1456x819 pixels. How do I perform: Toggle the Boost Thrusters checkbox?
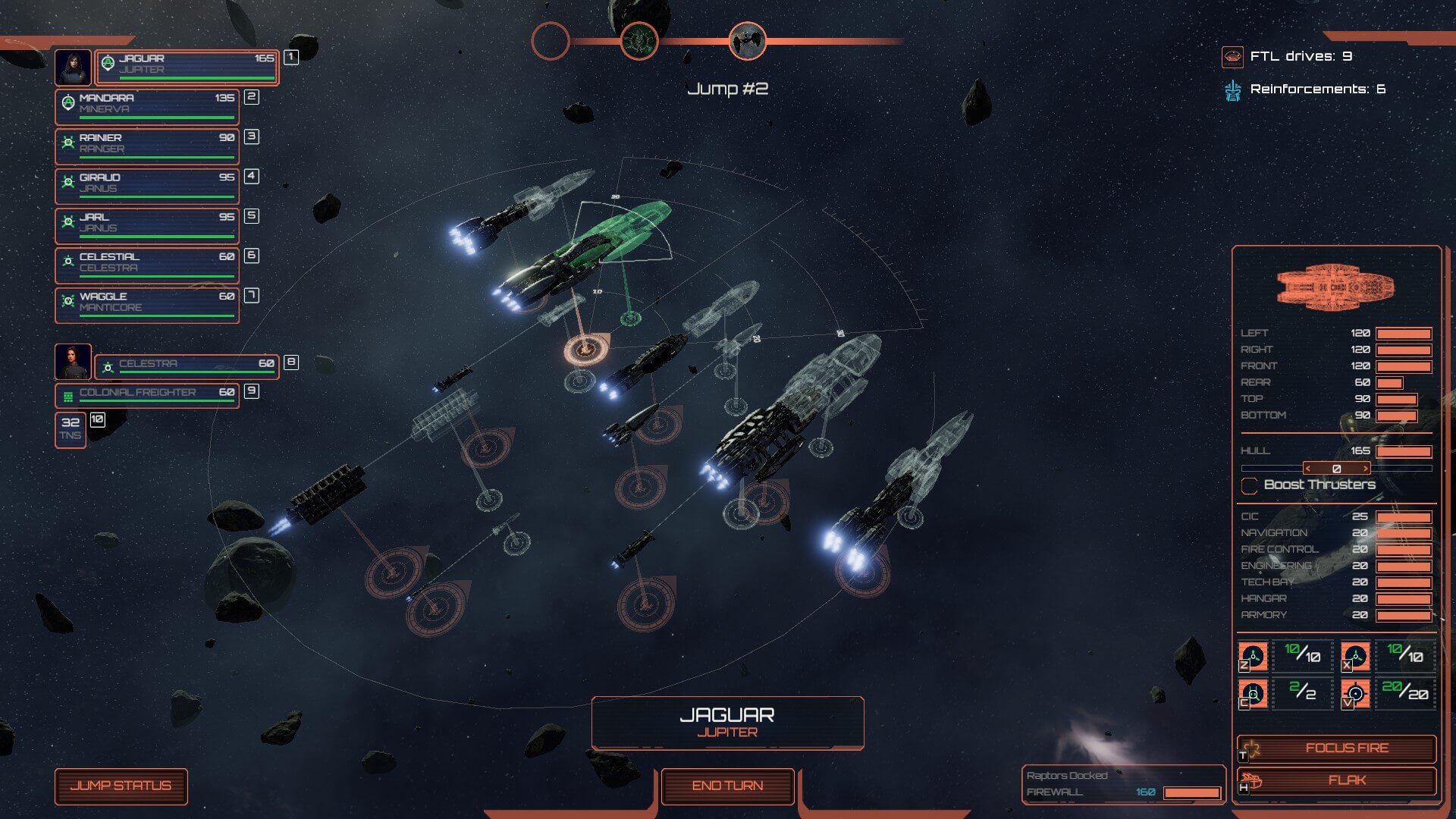click(x=1249, y=485)
